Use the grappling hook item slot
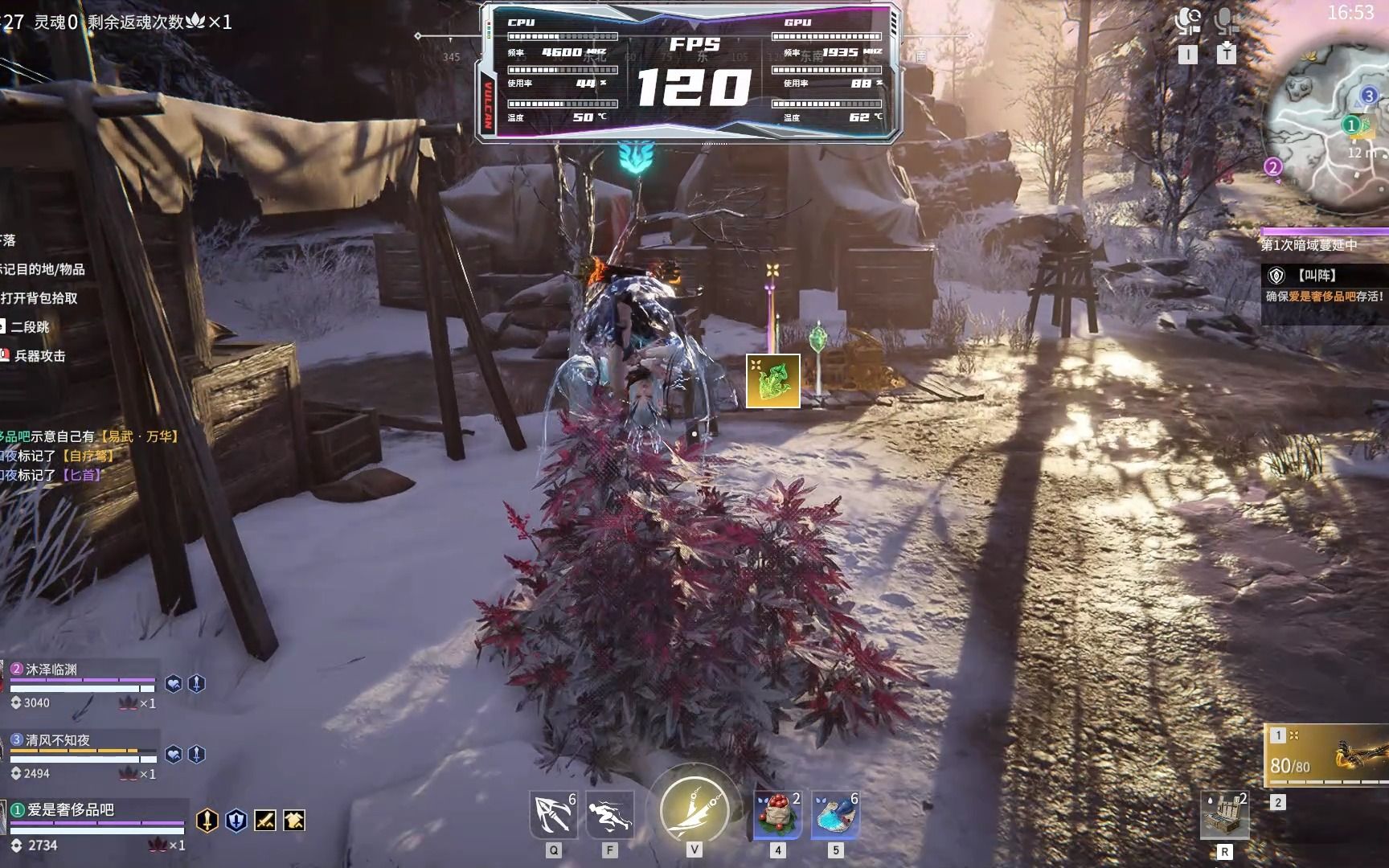 click(x=553, y=816)
